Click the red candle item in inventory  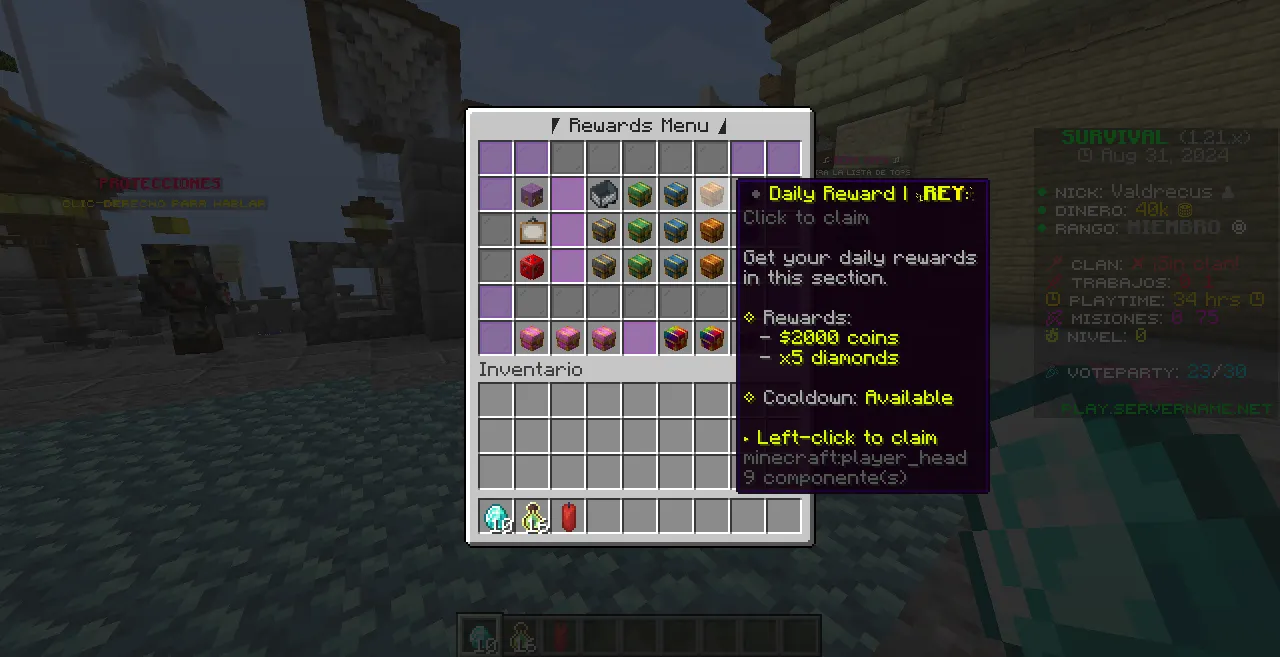point(568,516)
